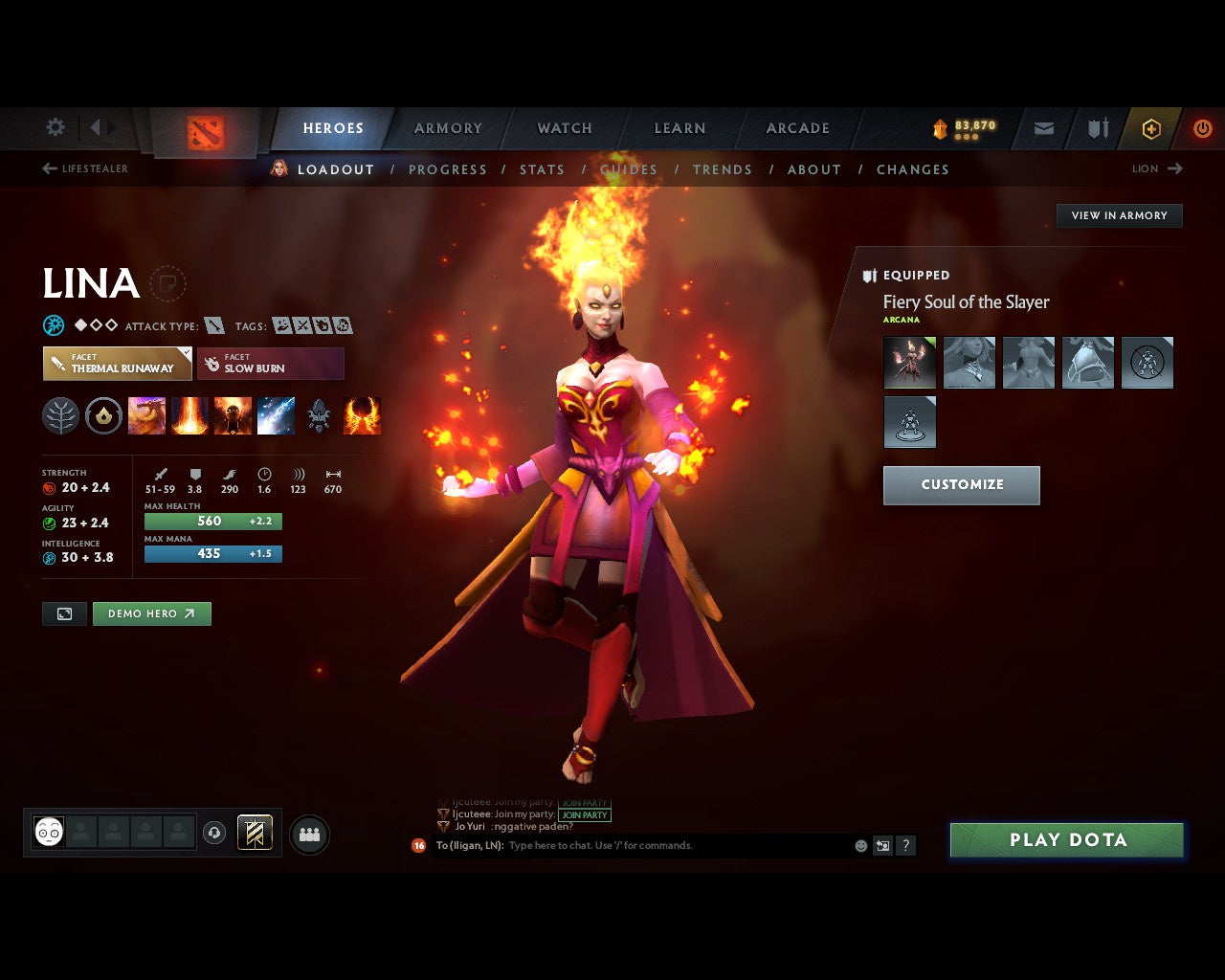1225x980 pixels.
Task: Open the mail envelope icon
Action: (1044, 128)
